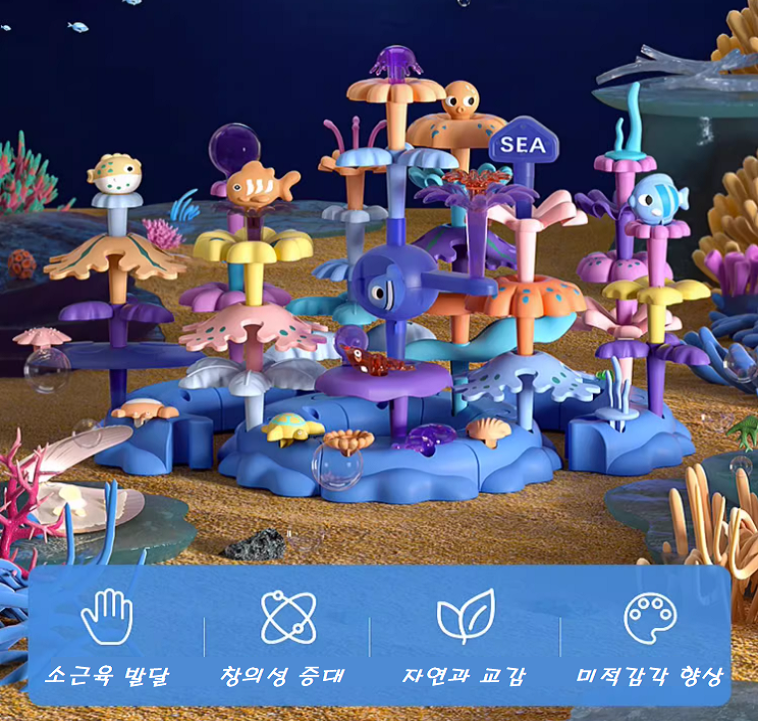Open the leaf icon for 자연과 교감
The image size is (758, 721).
[465, 616]
